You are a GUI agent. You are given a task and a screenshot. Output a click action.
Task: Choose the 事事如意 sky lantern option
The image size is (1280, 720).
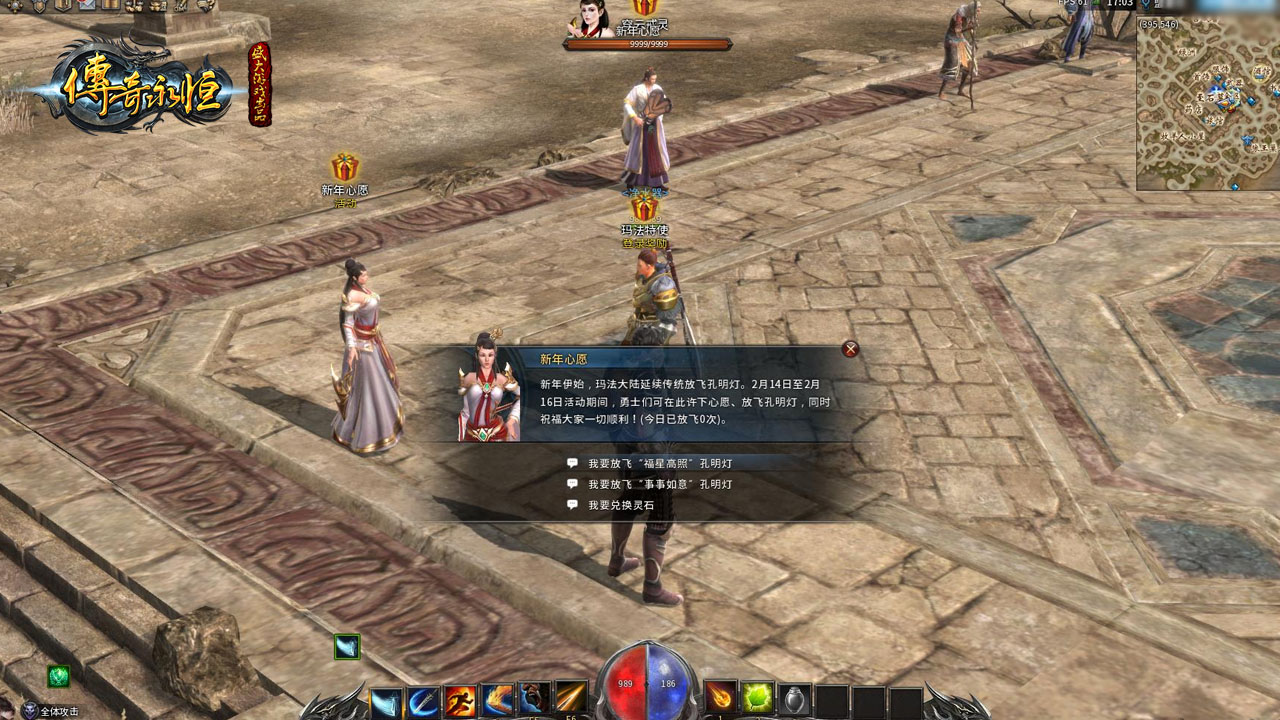(x=660, y=484)
